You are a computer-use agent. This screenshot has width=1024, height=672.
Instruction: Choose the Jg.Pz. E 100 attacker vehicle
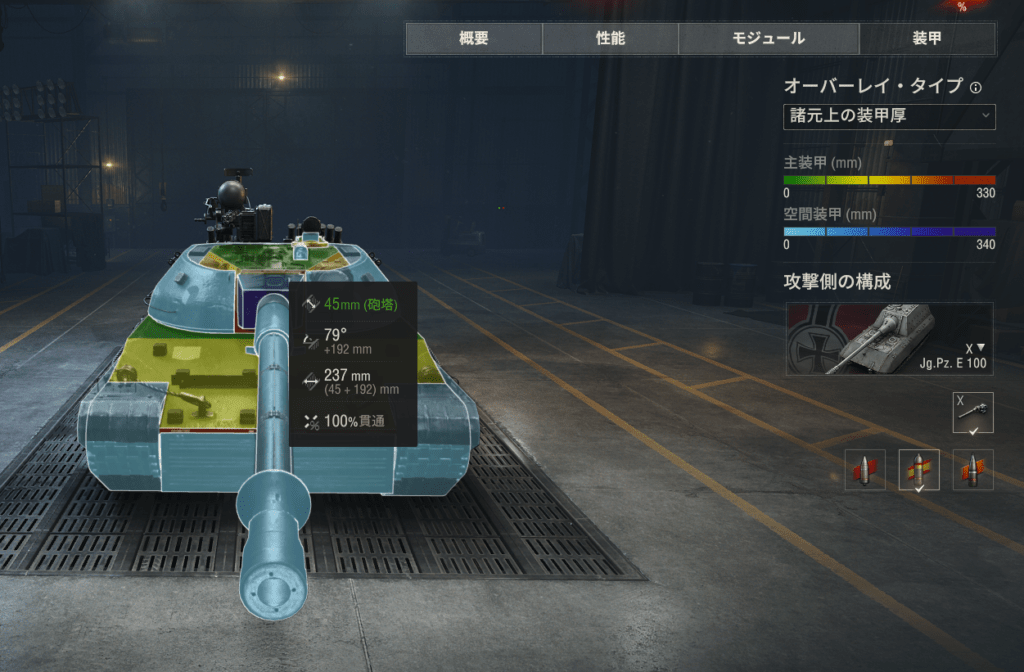point(889,338)
